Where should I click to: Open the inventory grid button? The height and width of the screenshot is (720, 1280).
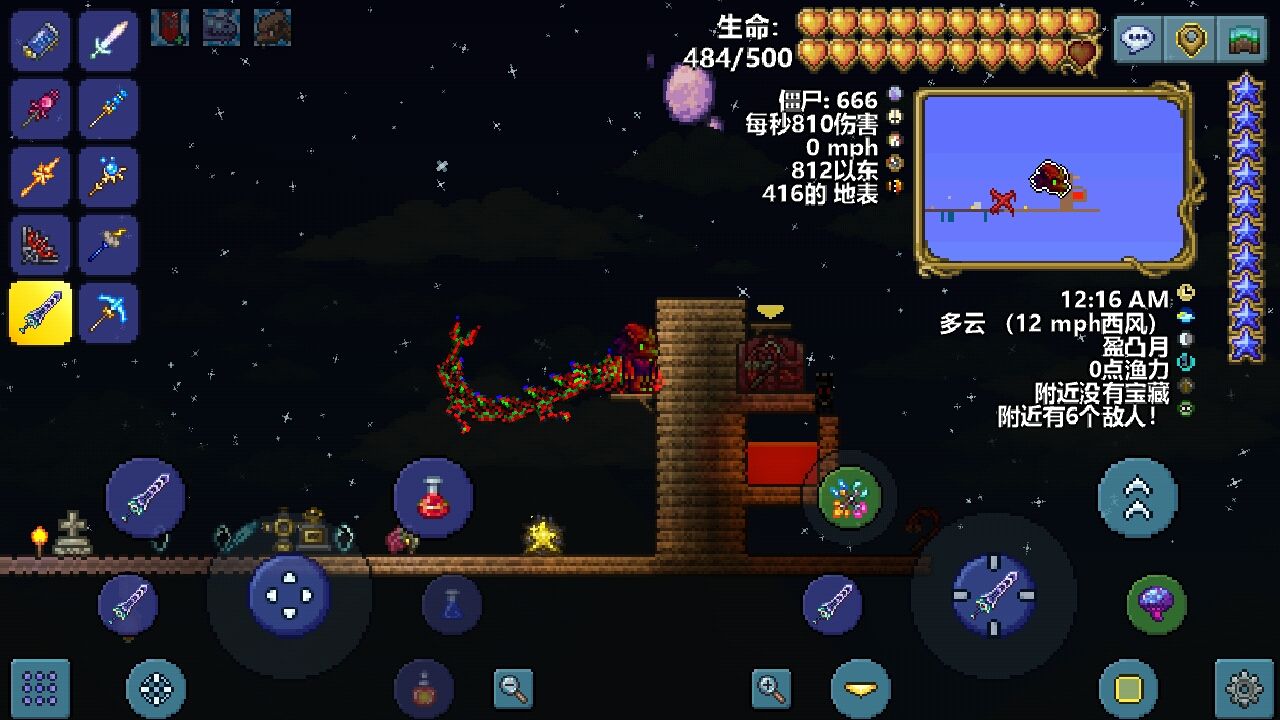click(x=40, y=687)
